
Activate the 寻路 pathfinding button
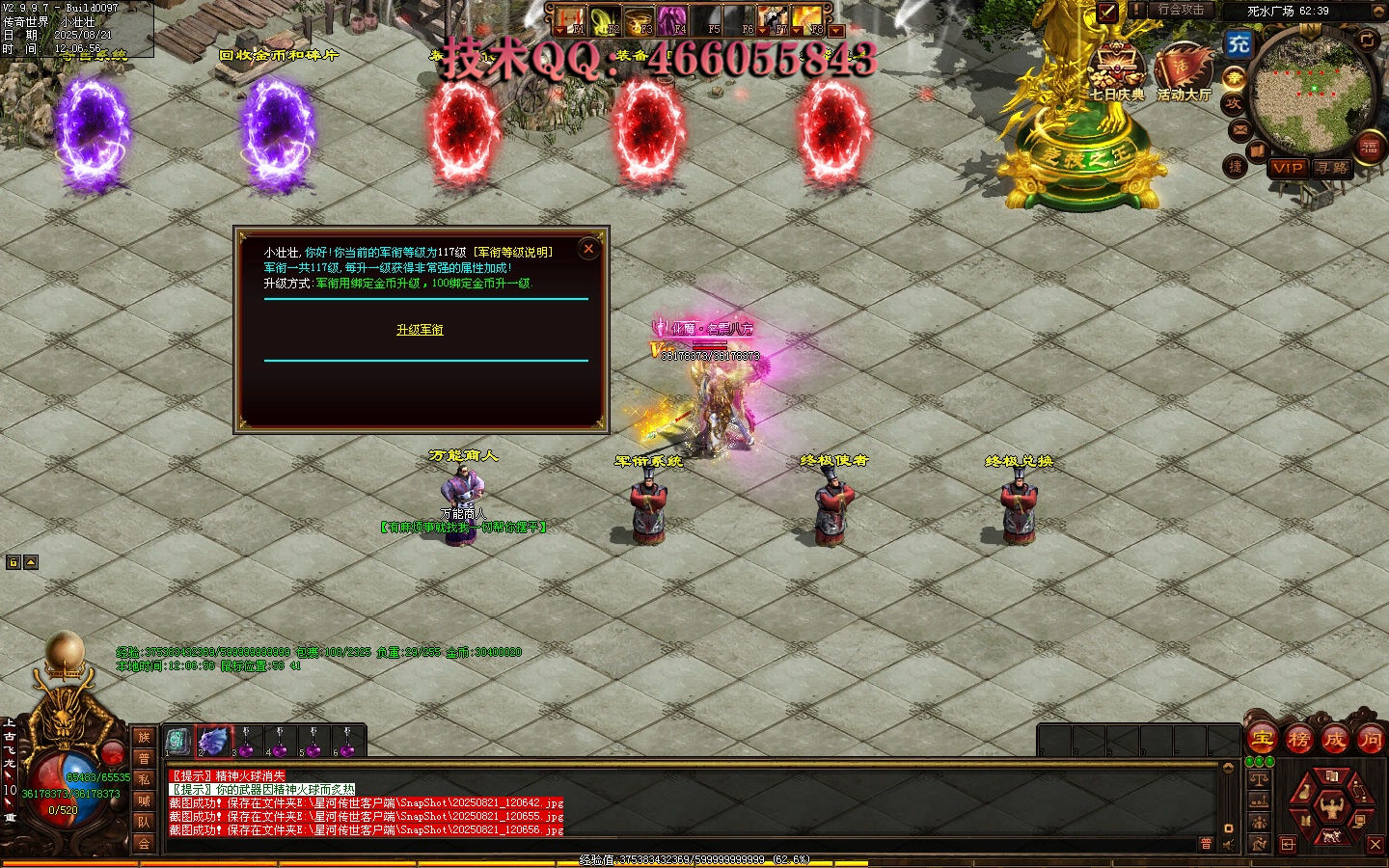click(1332, 168)
